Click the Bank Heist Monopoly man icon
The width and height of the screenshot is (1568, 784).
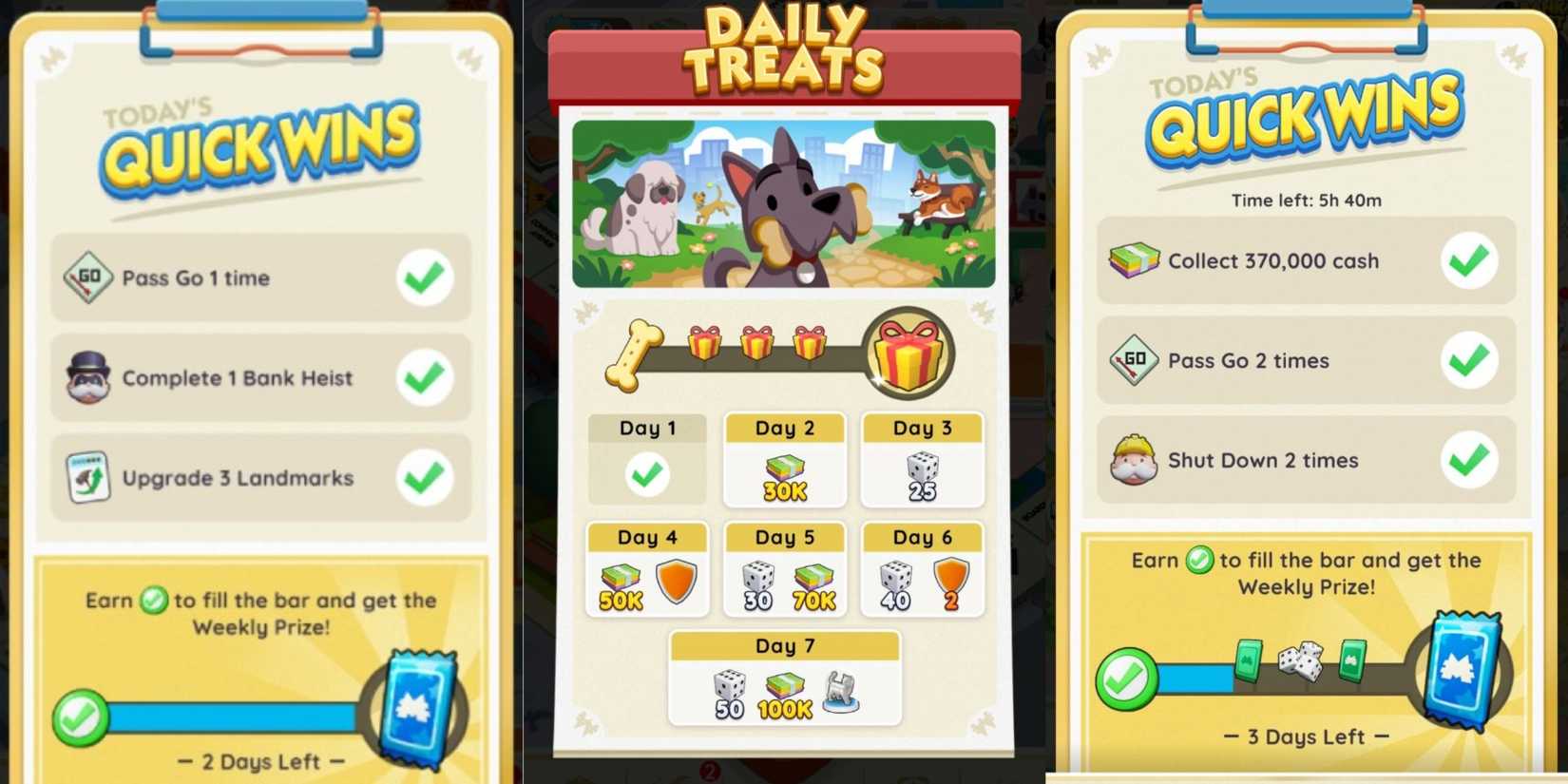tap(90, 378)
